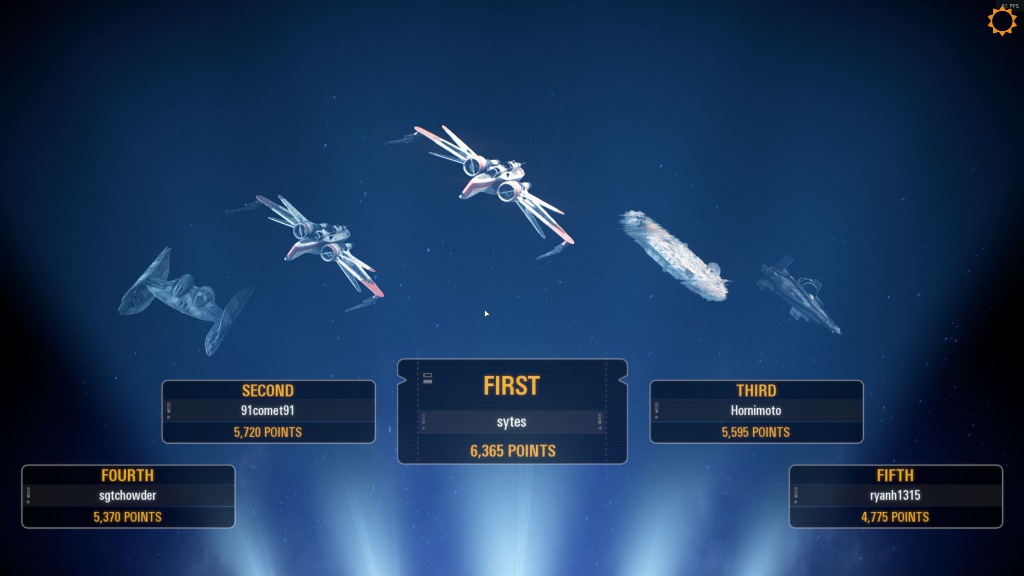Open the orange gear settings icon

[x=1002, y=21]
